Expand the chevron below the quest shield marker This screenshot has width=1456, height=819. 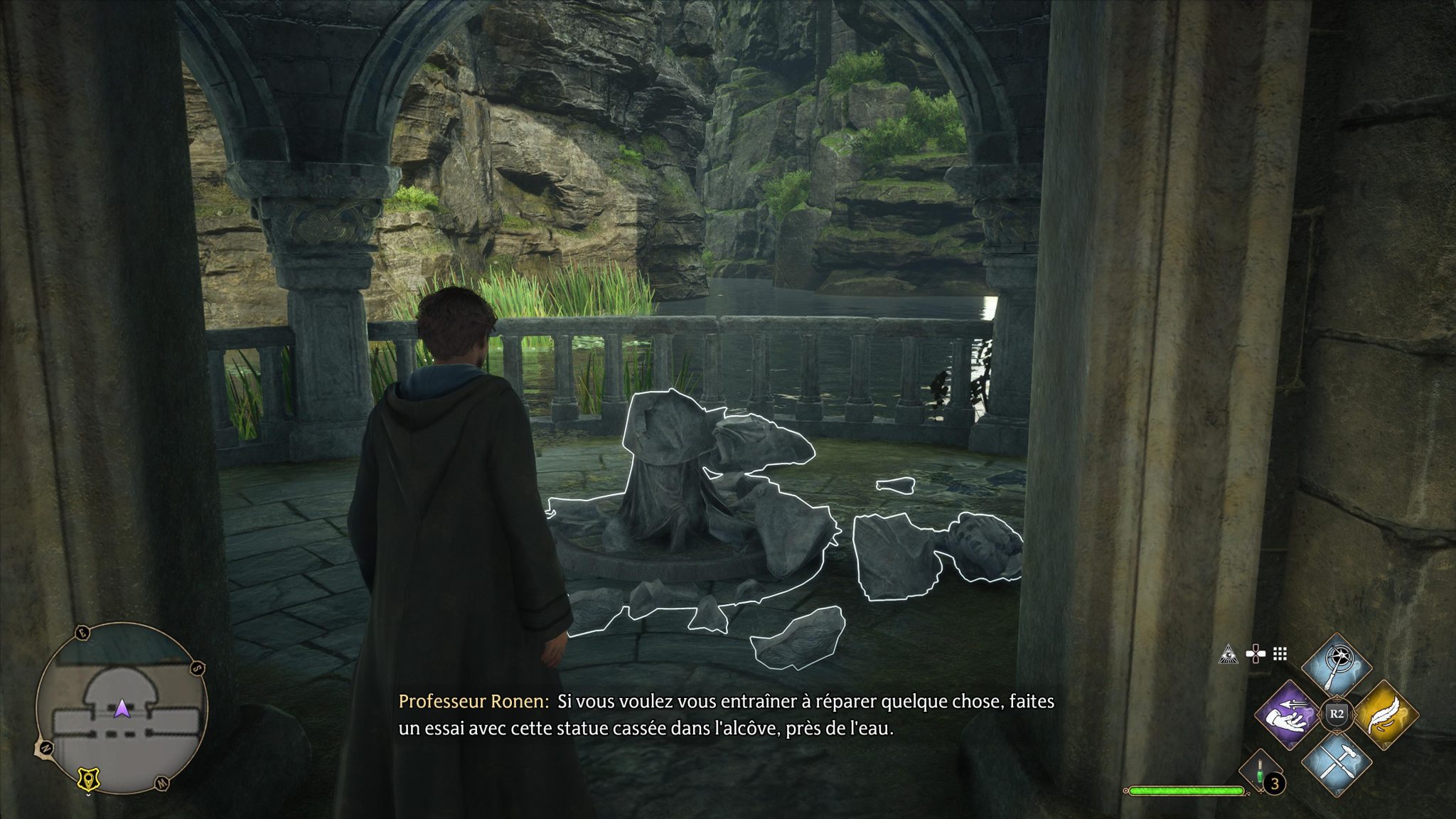pyautogui.click(x=88, y=795)
